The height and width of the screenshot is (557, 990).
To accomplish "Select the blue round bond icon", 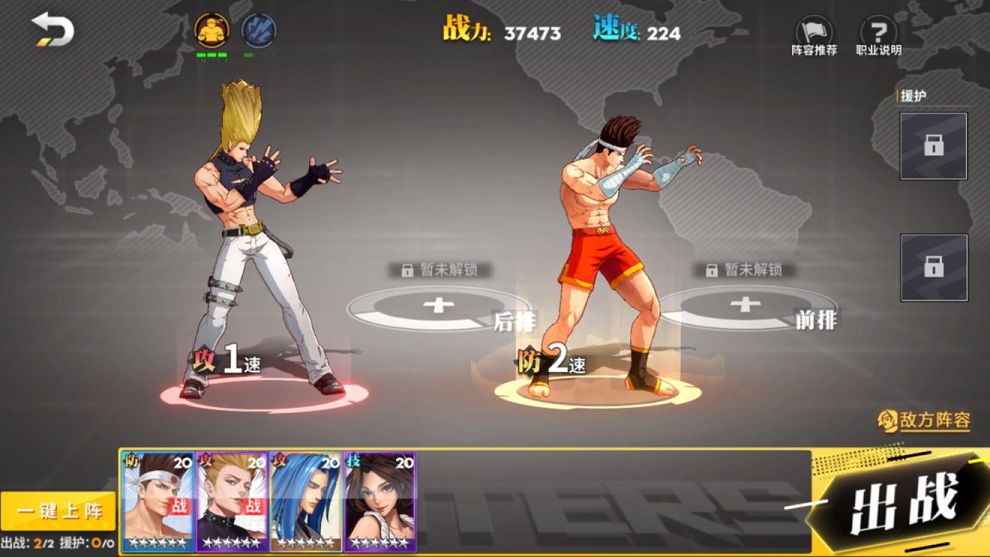I will (x=258, y=29).
